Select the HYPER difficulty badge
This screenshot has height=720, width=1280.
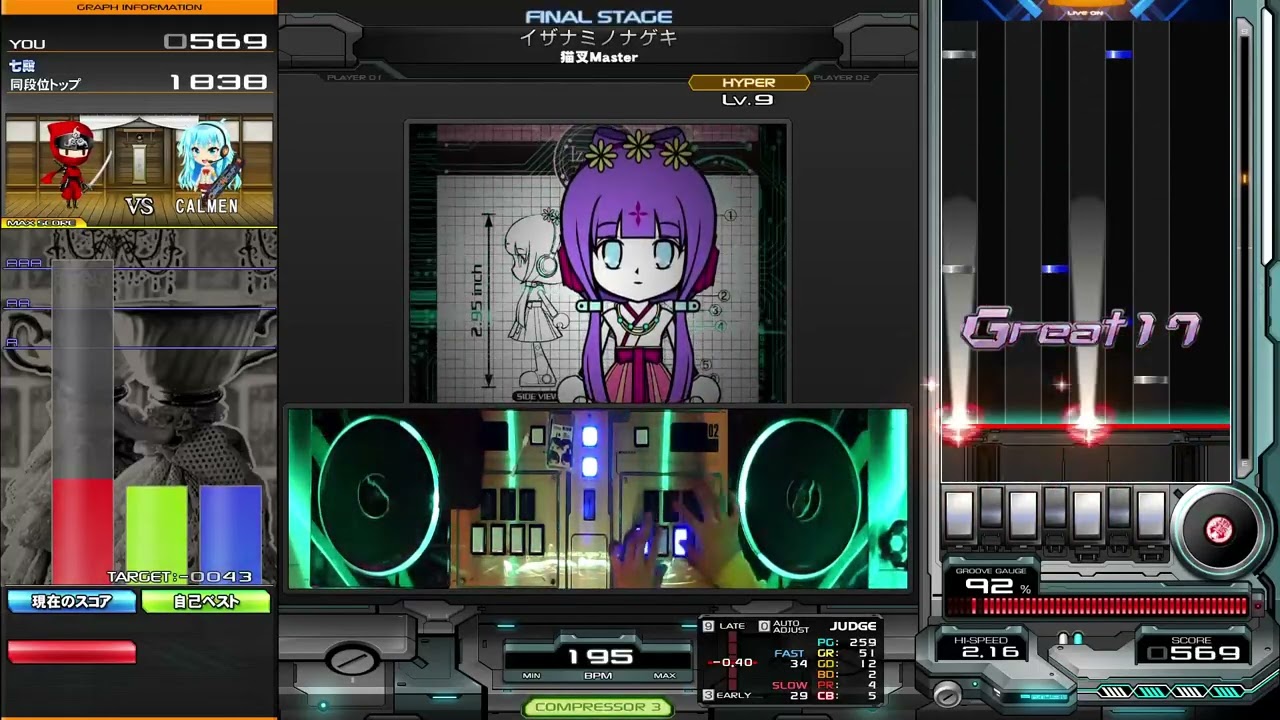[x=749, y=82]
